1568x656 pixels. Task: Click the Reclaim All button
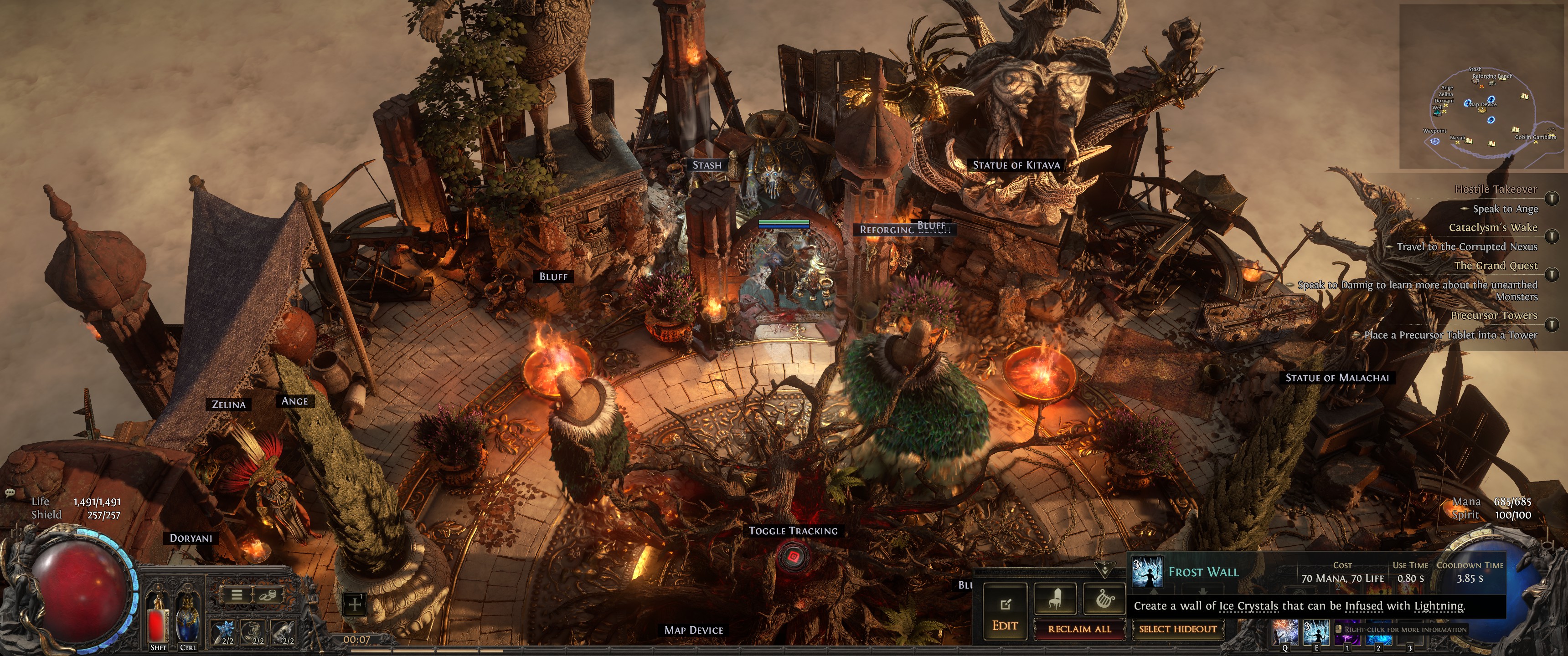tap(1079, 629)
